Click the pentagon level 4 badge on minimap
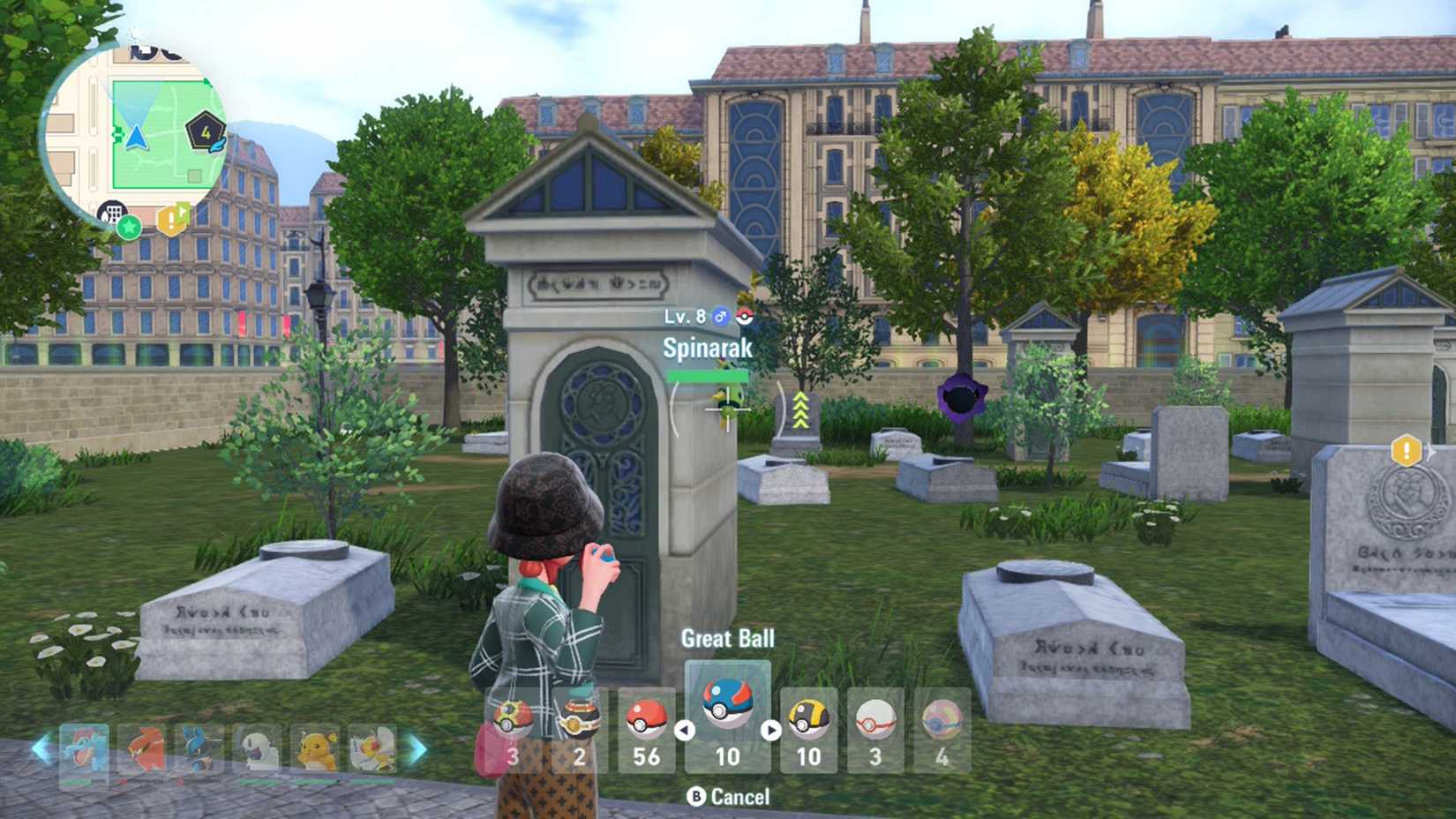This screenshot has width=1456, height=819. pyautogui.click(x=206, y=131)
